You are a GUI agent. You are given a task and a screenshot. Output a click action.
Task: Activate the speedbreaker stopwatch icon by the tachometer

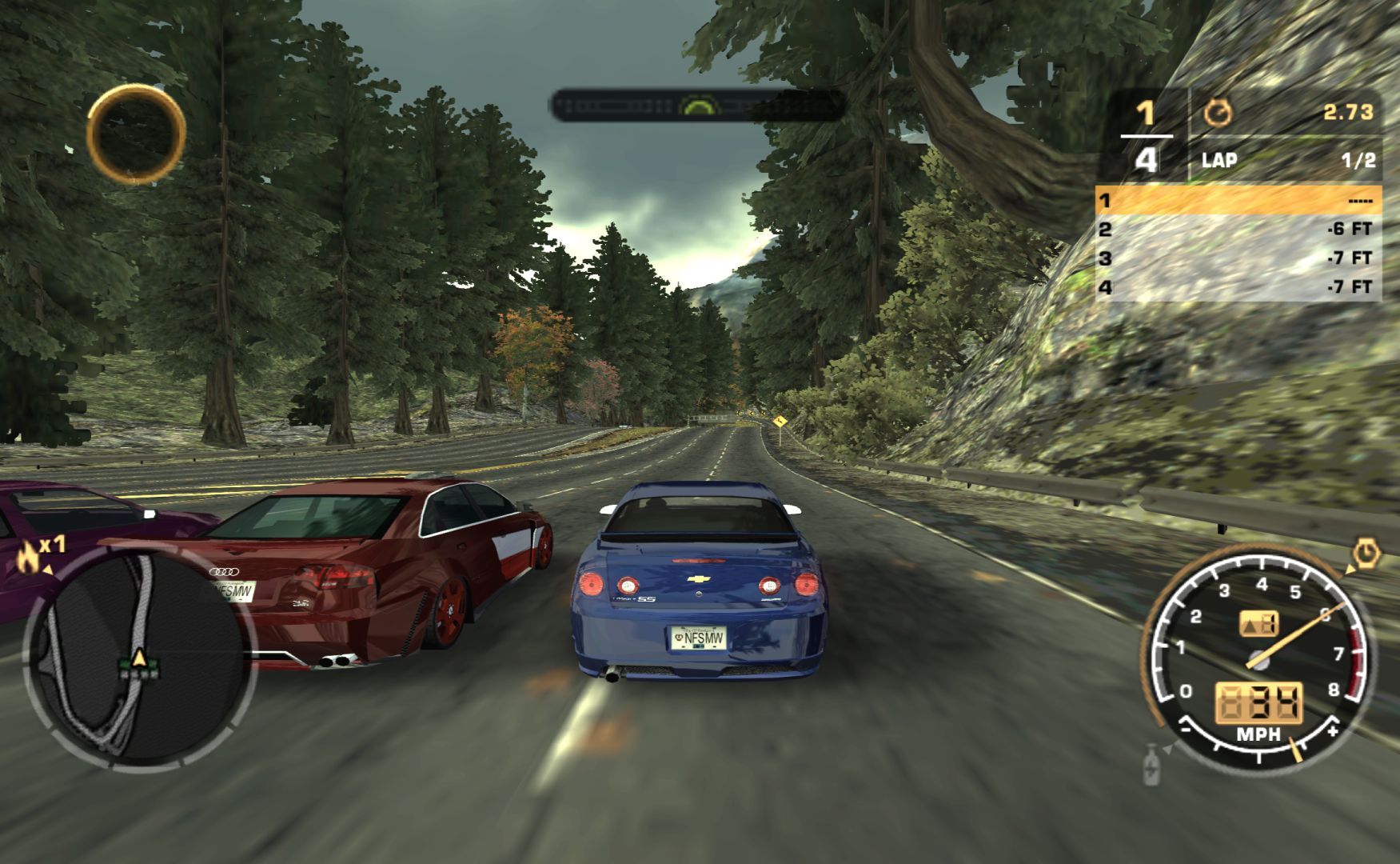click(1366, 554)
